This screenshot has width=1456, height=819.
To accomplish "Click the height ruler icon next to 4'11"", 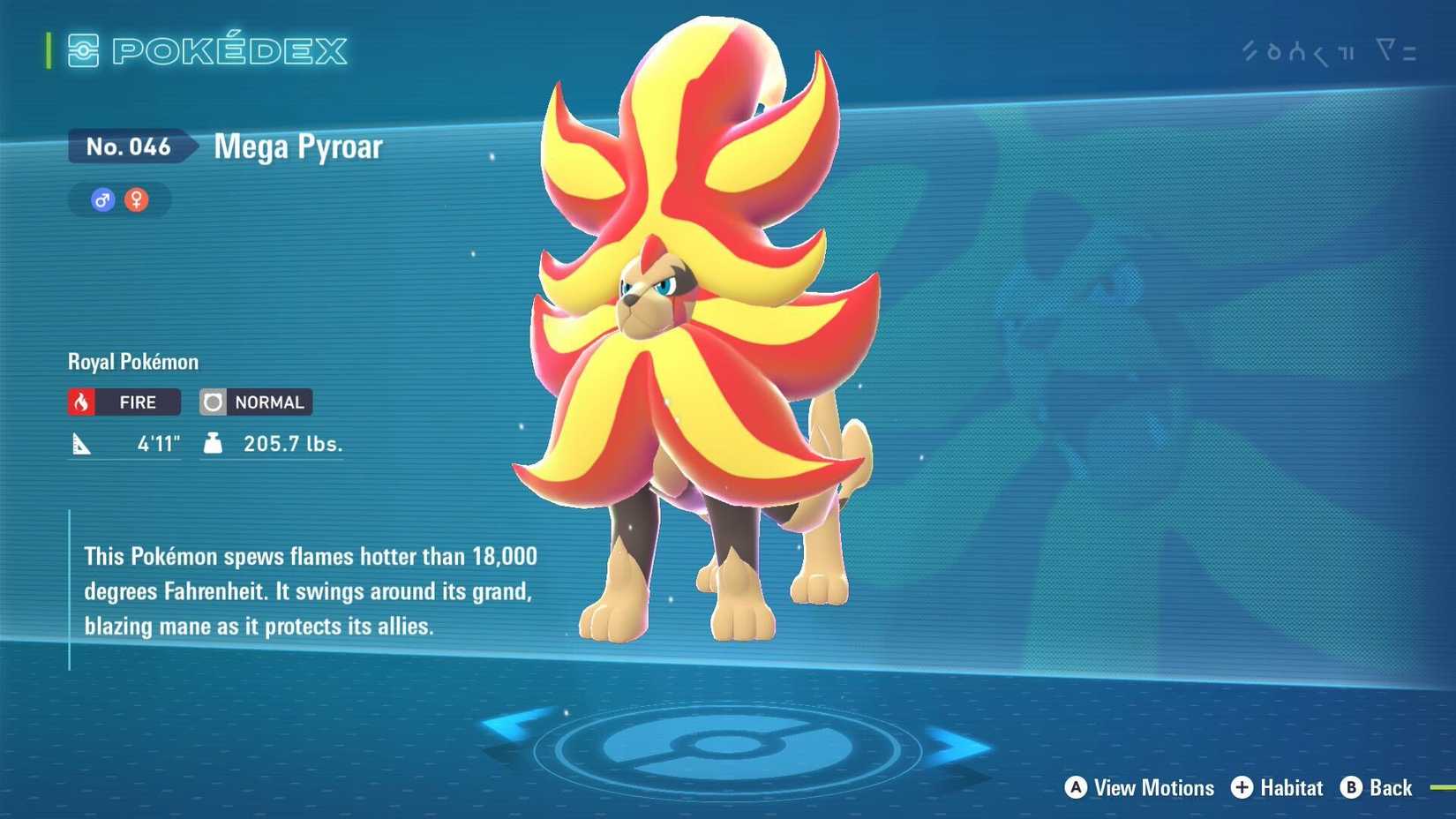I will (82, 444).
